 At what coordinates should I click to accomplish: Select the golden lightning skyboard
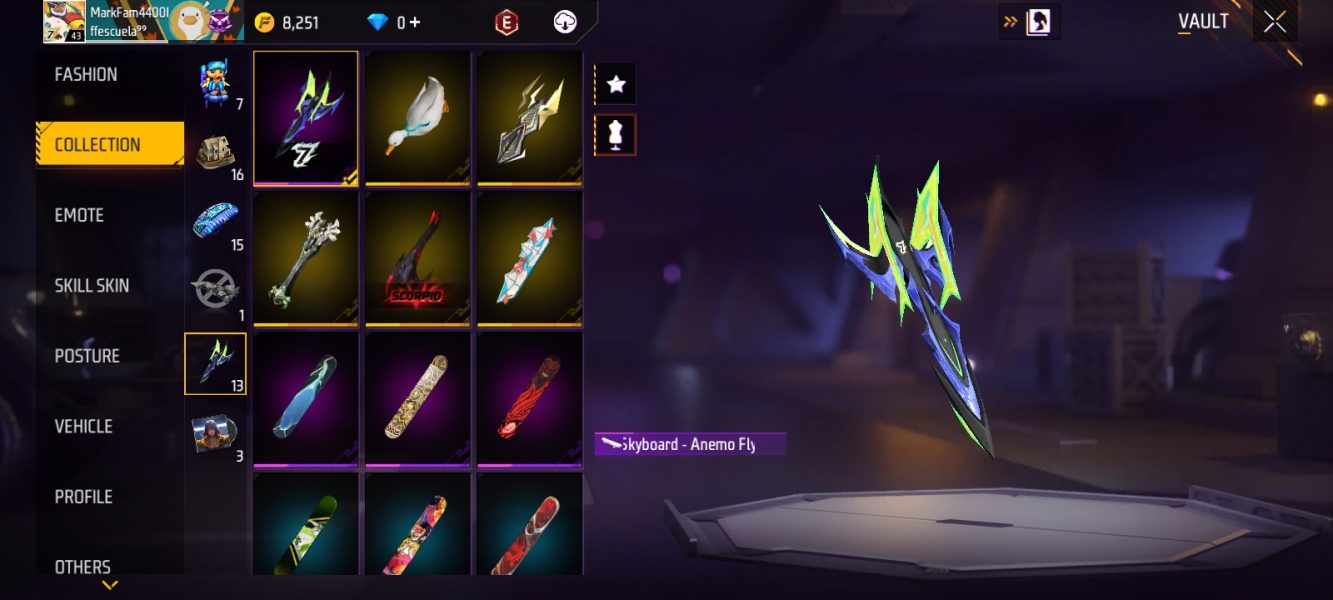pos(529,118)
